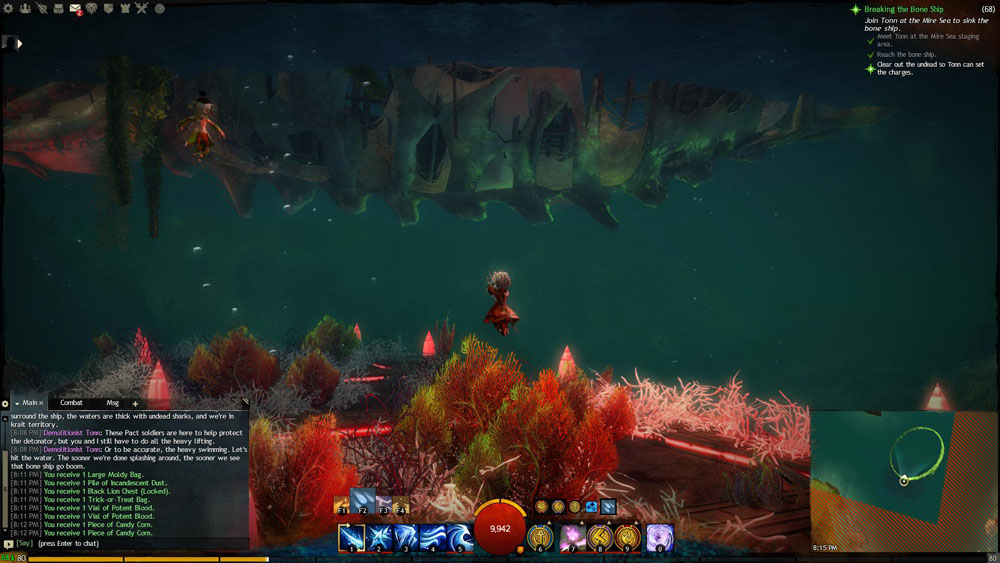The image size is (1000, 563).
Task: Open the game menu gear icon
Action: (9, 9)
